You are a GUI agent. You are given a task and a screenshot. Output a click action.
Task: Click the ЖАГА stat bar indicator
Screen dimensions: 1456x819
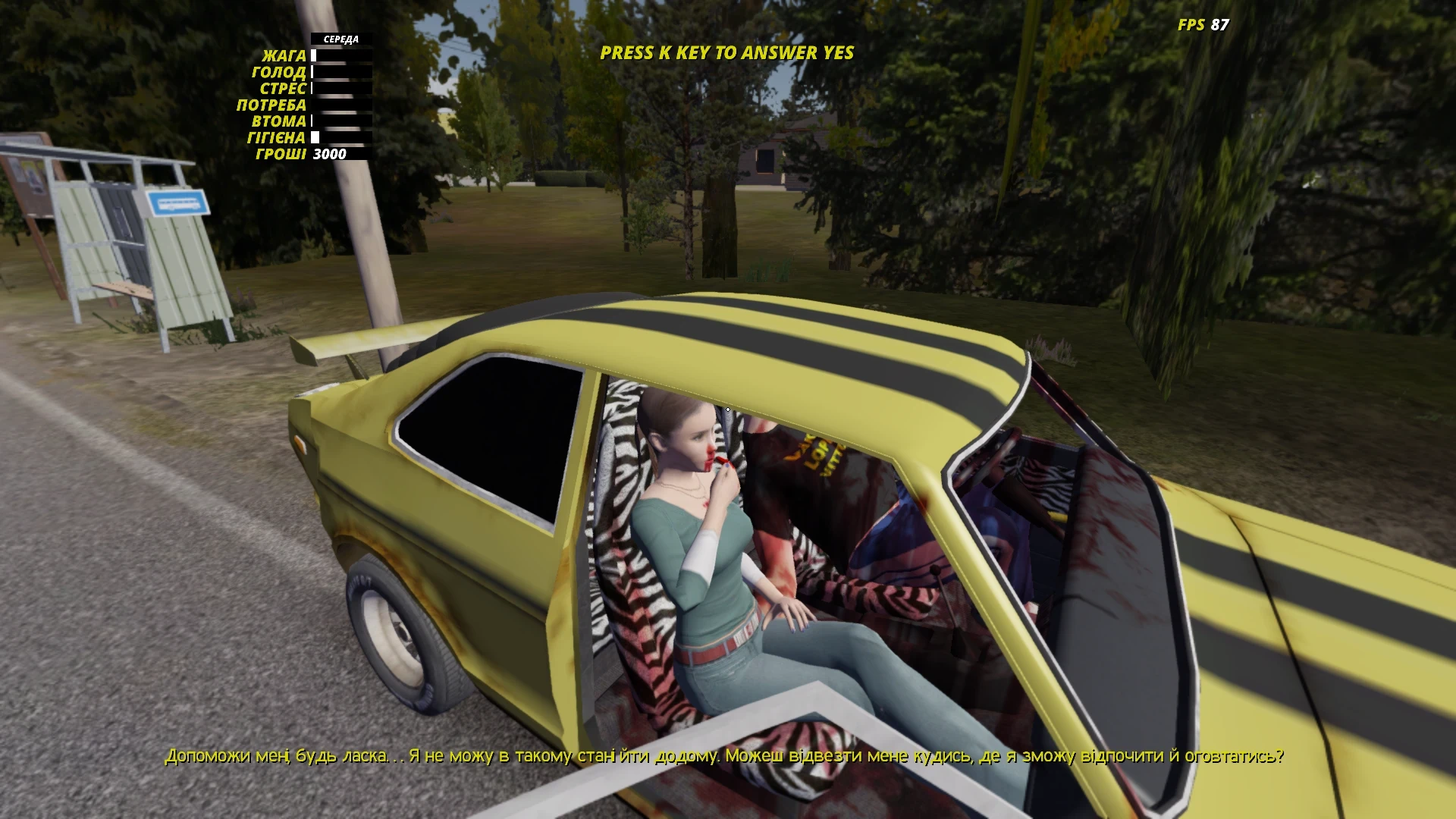[x=340, y=55]
